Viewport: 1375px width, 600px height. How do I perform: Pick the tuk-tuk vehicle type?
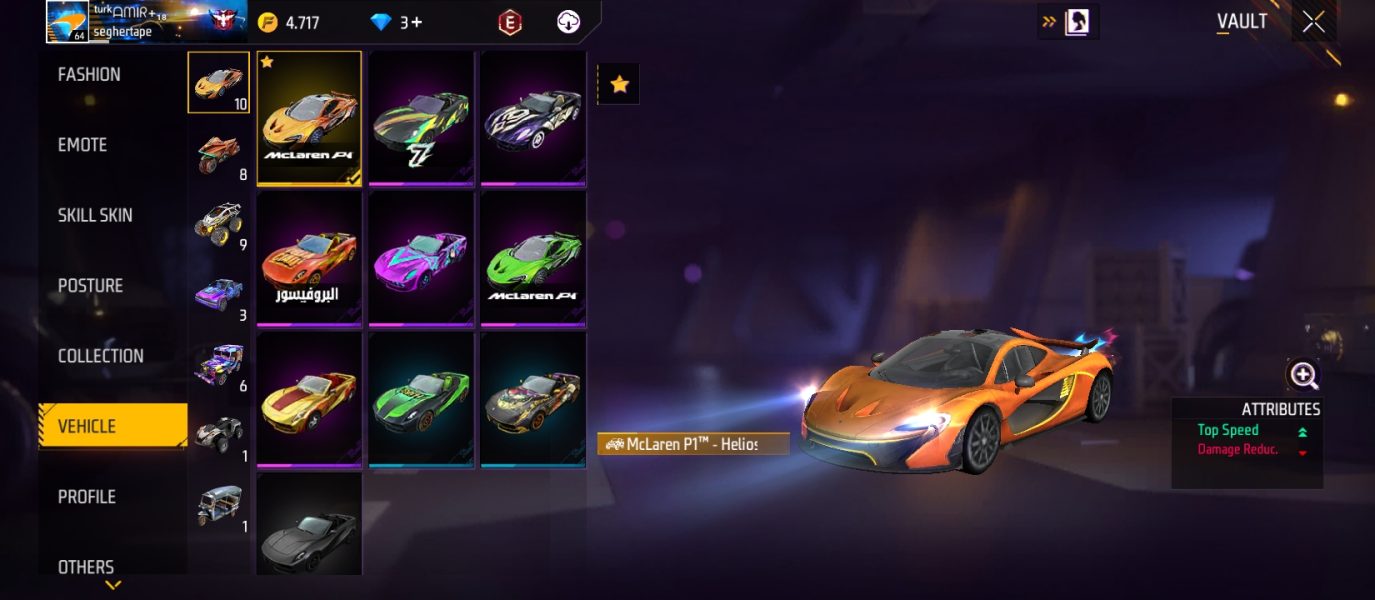[x=218, y=505]
